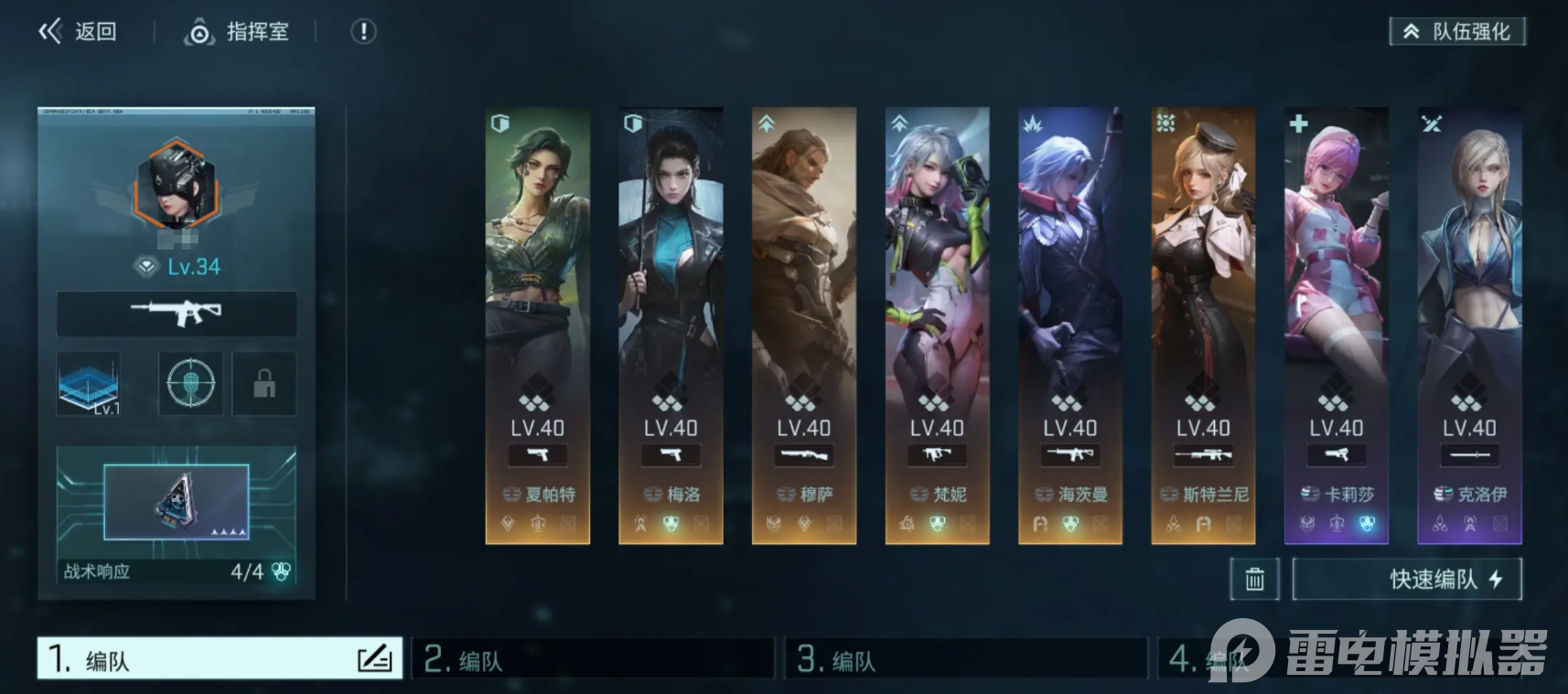Select the commander's rifle weapon slot

[177, 314]
